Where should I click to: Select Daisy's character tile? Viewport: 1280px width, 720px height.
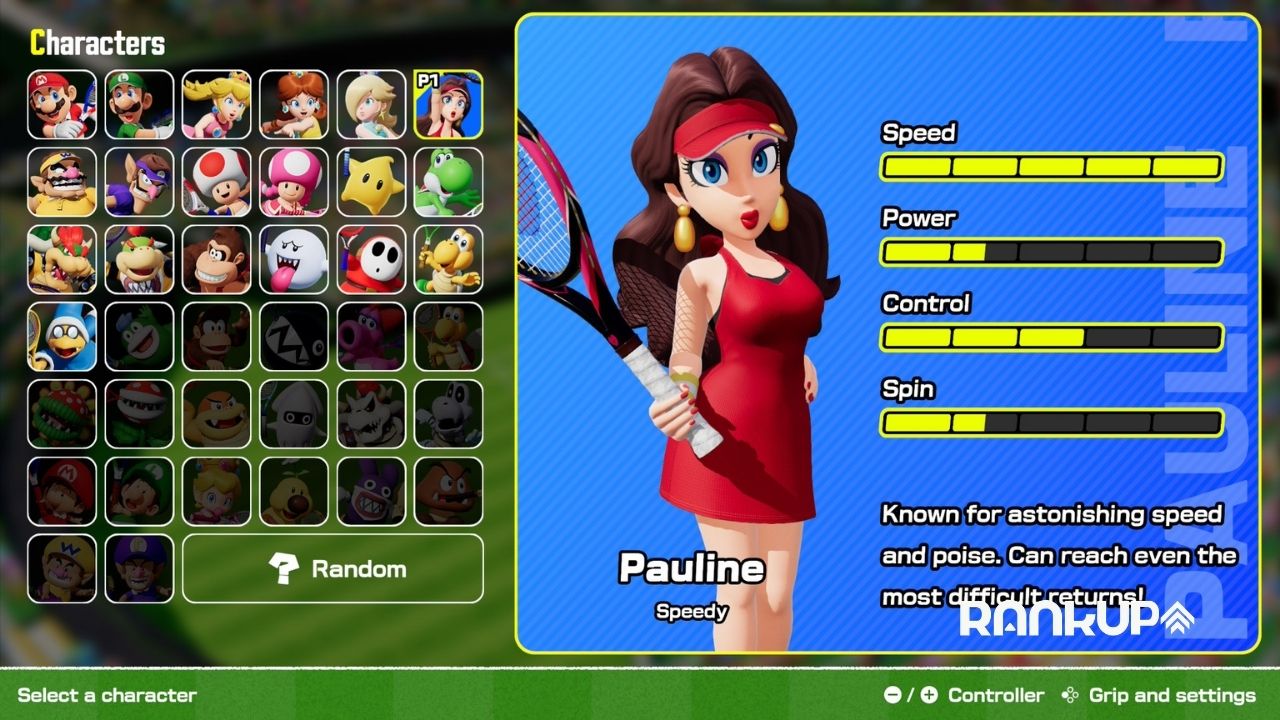294,104
